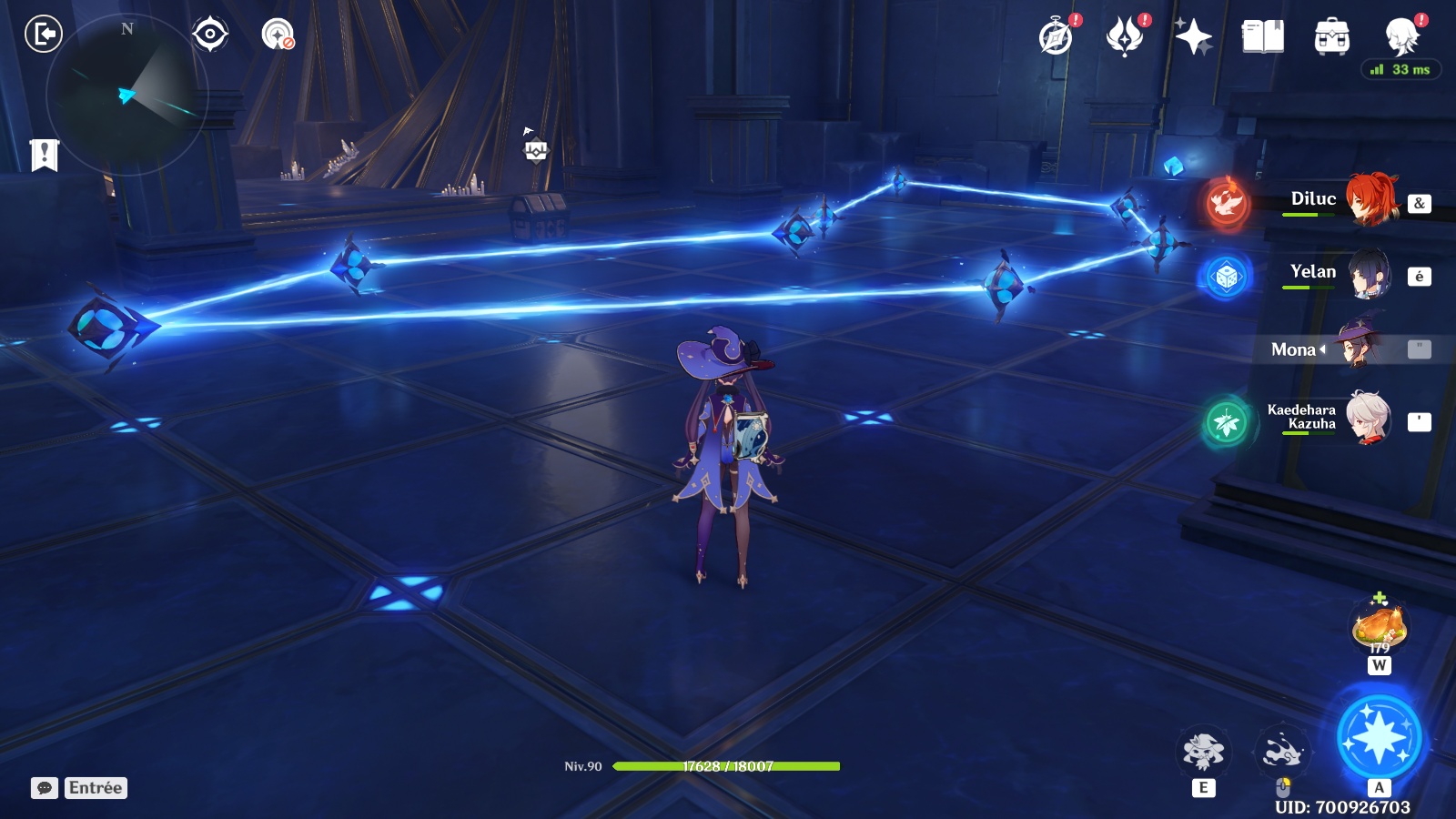
Task: Open the circular minimap
Action: click(x=126, y=95)
